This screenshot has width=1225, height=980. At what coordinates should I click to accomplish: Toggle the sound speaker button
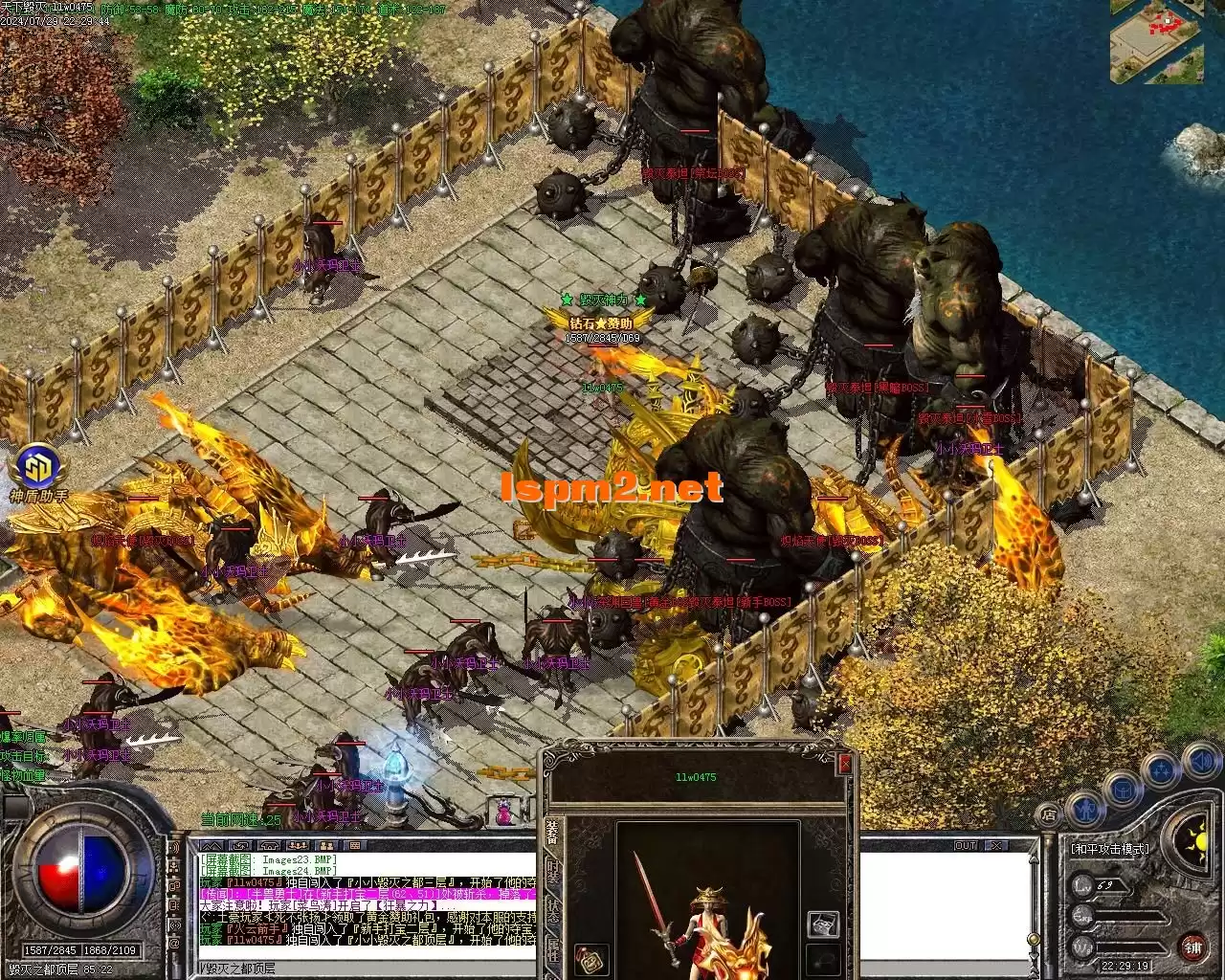click(x=1198, y=762)
